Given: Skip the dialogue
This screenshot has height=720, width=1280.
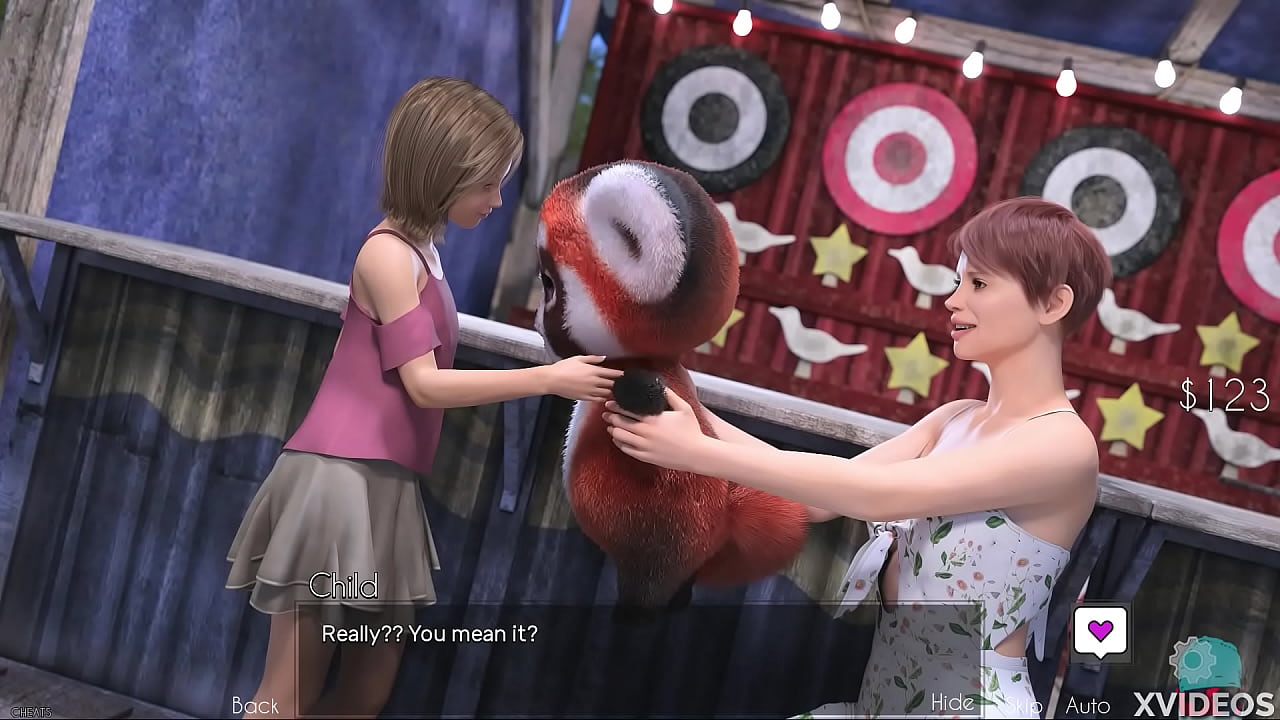Looking at the screenshot, I should coord(1022,706).
